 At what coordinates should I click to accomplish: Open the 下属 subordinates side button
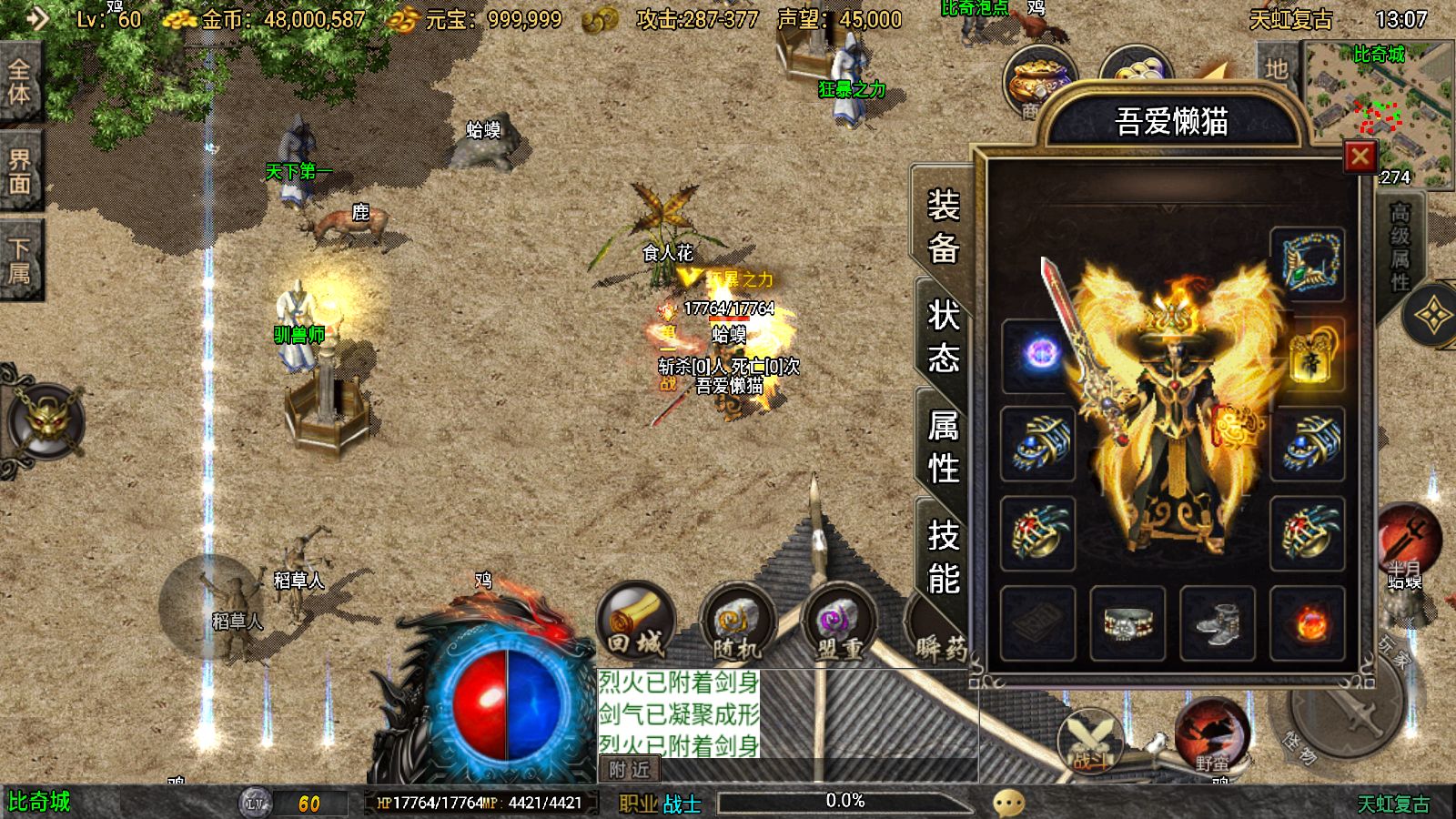click(x=20, y=260)
